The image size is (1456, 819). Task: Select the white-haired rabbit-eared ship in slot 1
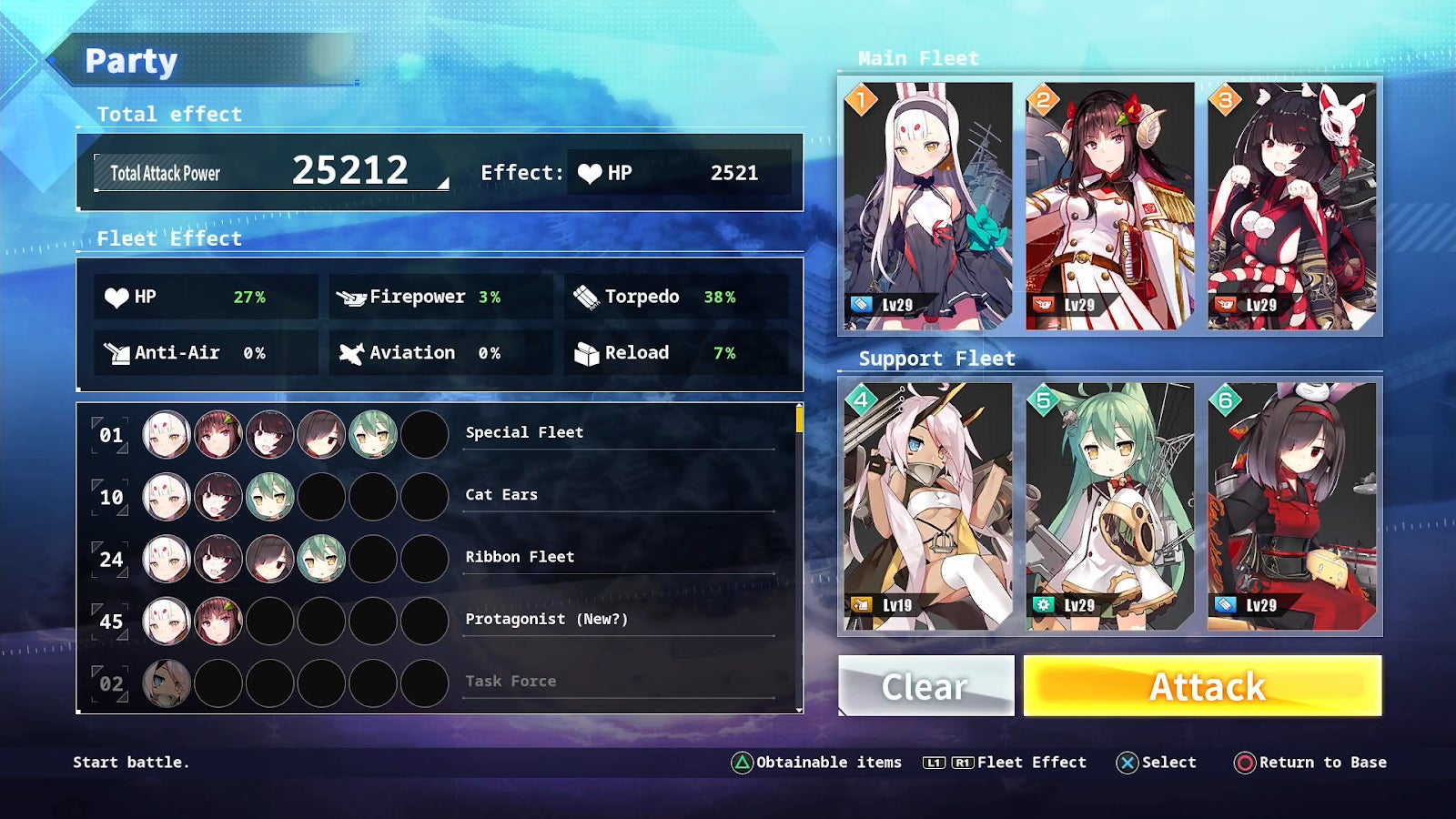tap(928, 206)
